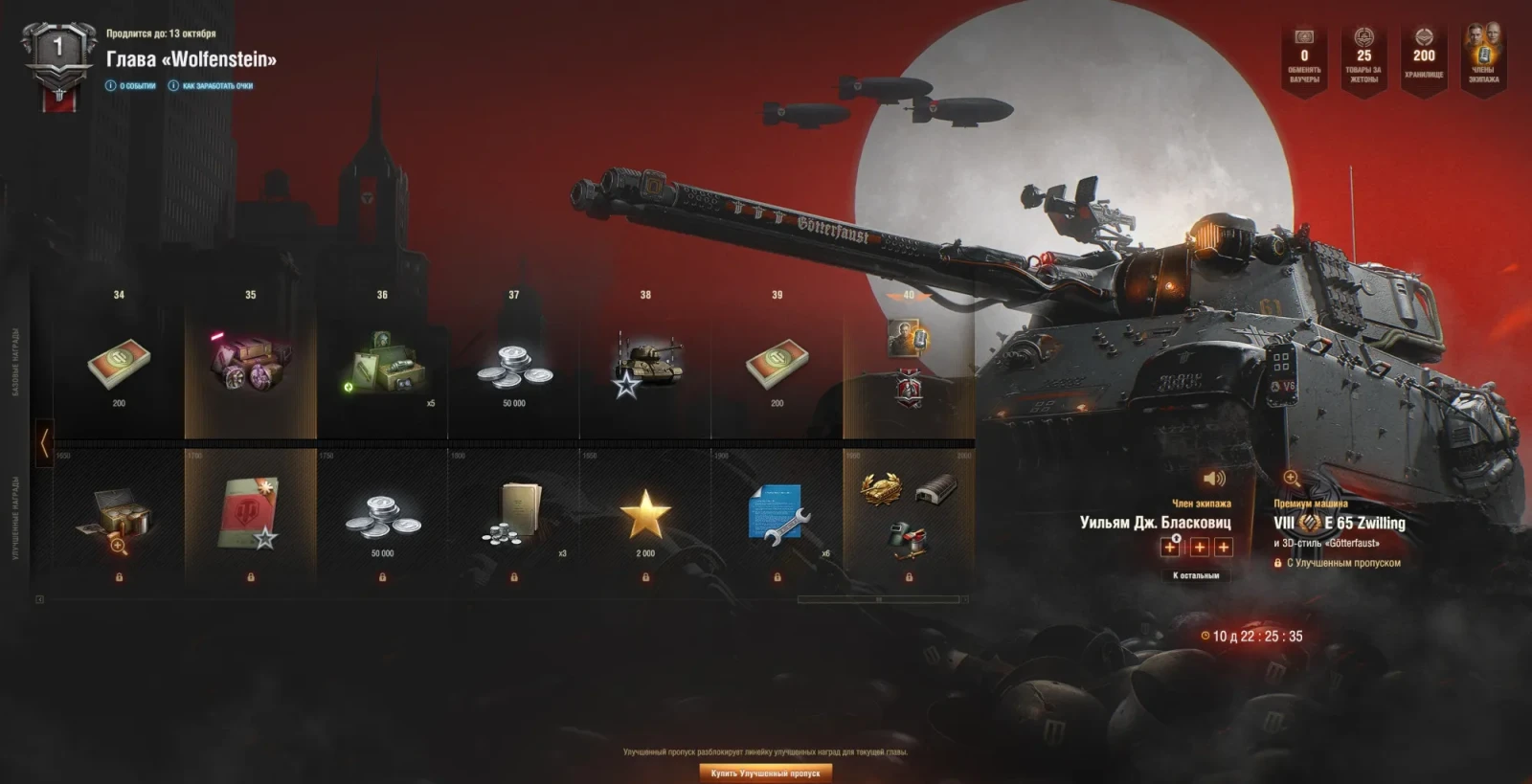This screenshot has height=784, width=1532.
Task: Play the crew member voice sound icon
Action: tap(1214, 479)
